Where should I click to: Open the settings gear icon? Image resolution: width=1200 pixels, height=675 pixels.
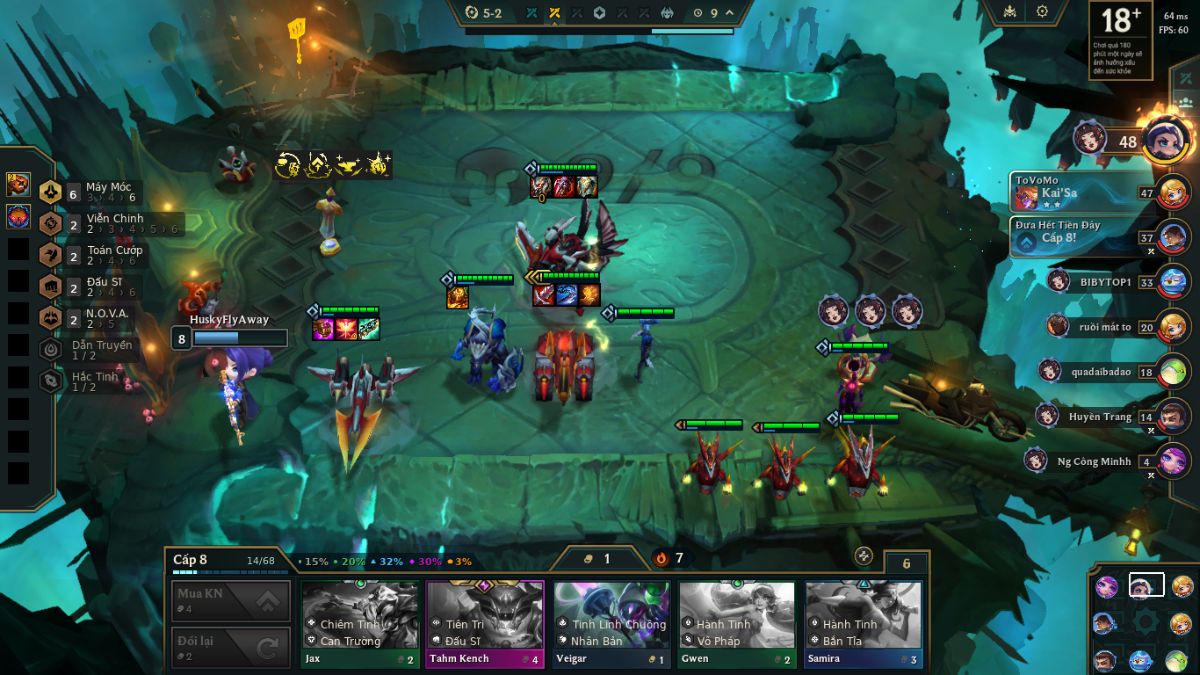click(1042, 12)
